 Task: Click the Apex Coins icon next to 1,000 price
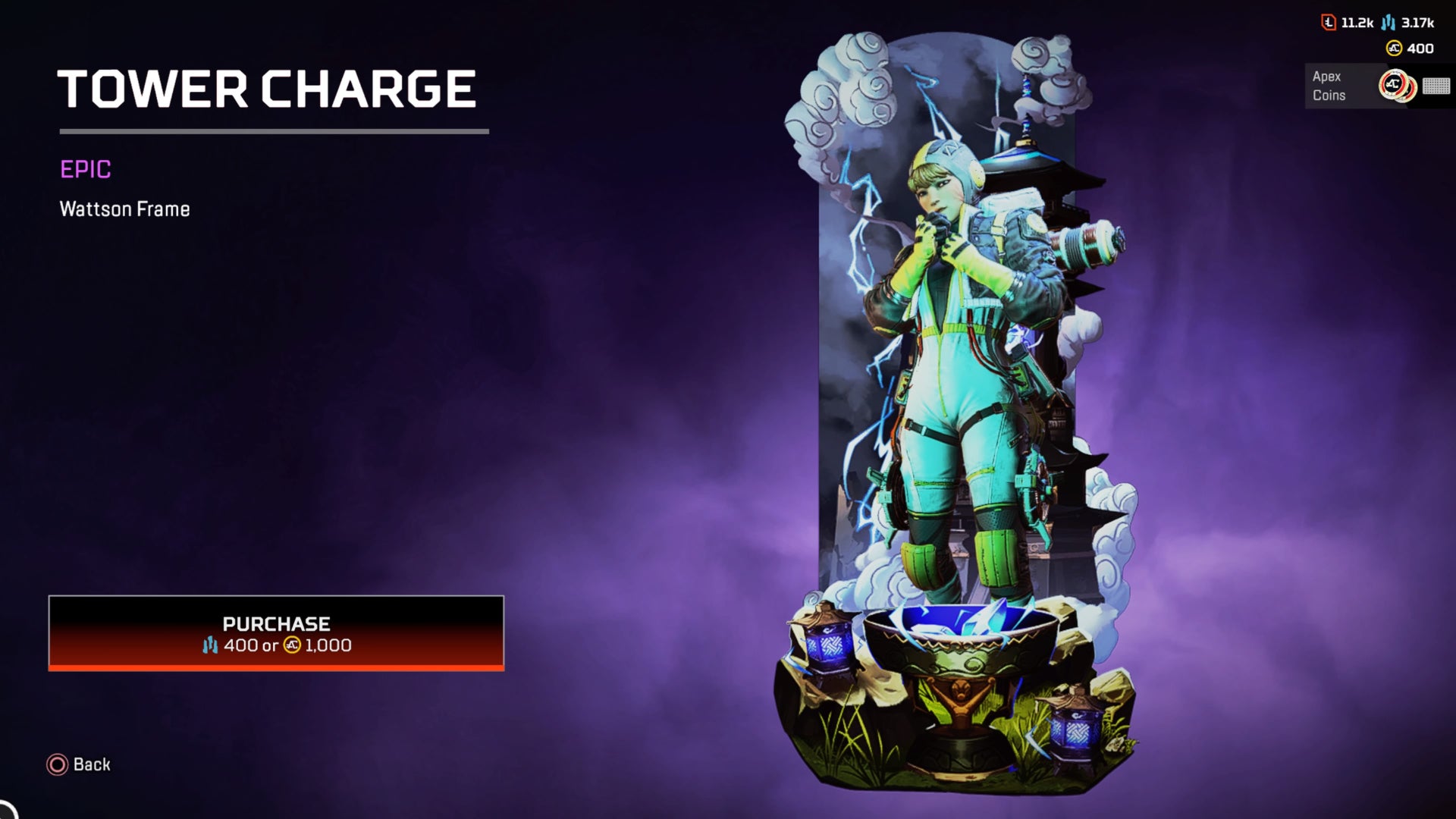tap(293, 647)
